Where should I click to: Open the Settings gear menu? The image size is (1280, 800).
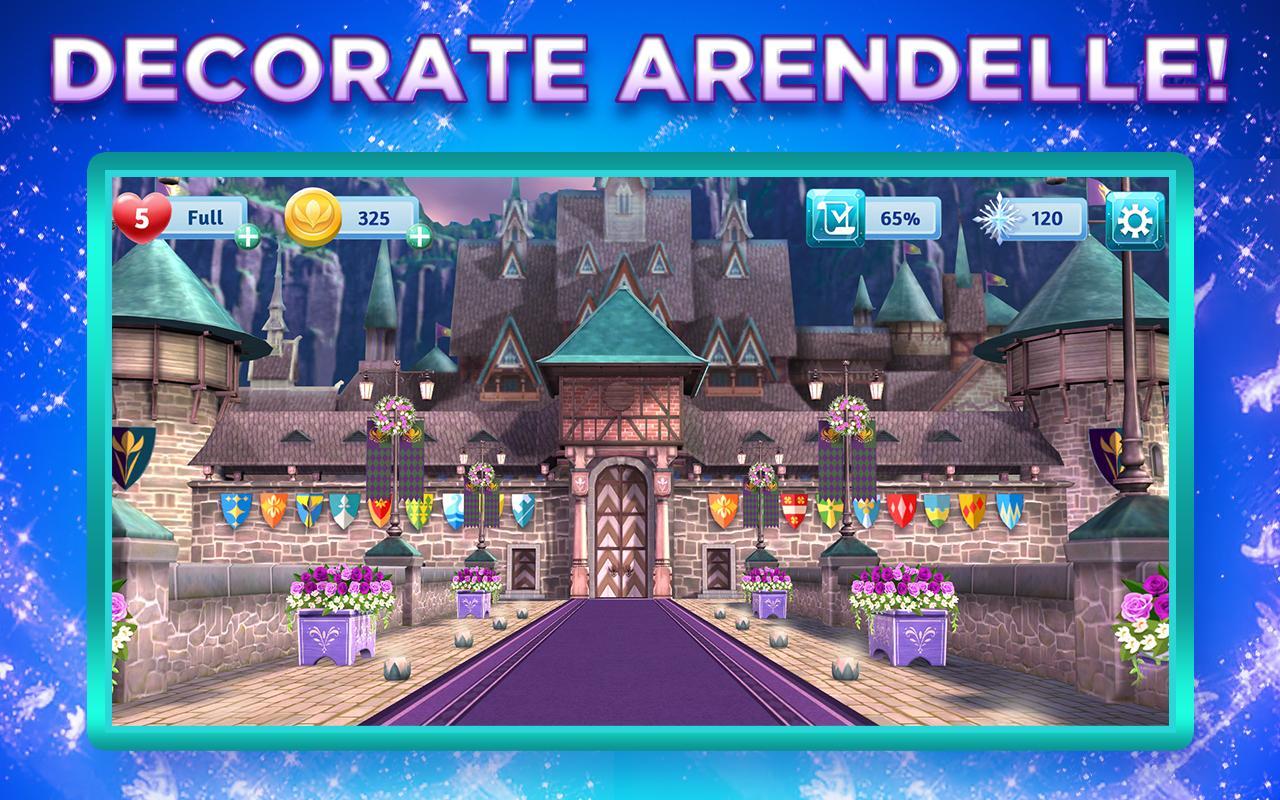pos(1135,219)
